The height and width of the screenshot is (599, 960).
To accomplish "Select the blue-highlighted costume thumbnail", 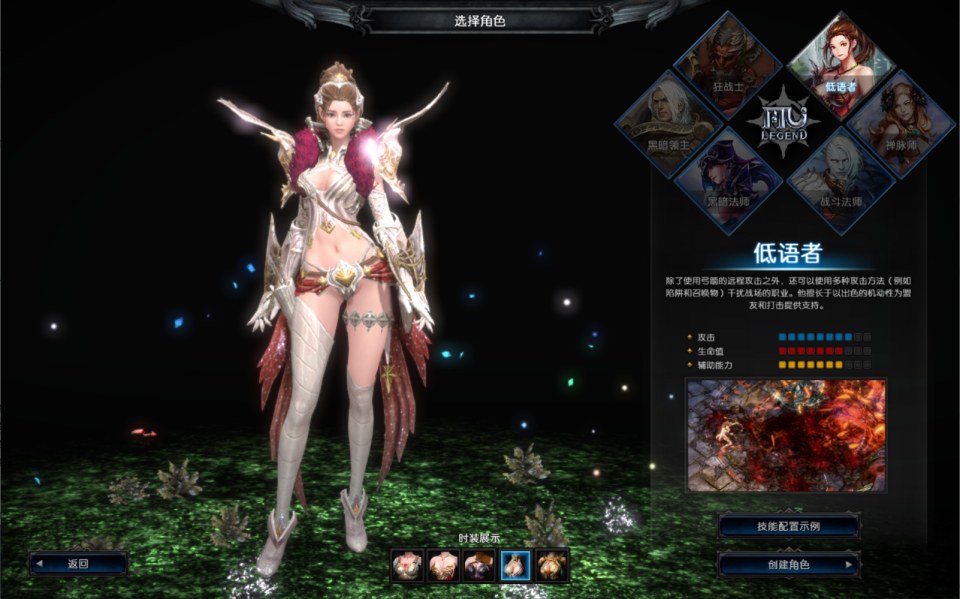I will [516, 566].
